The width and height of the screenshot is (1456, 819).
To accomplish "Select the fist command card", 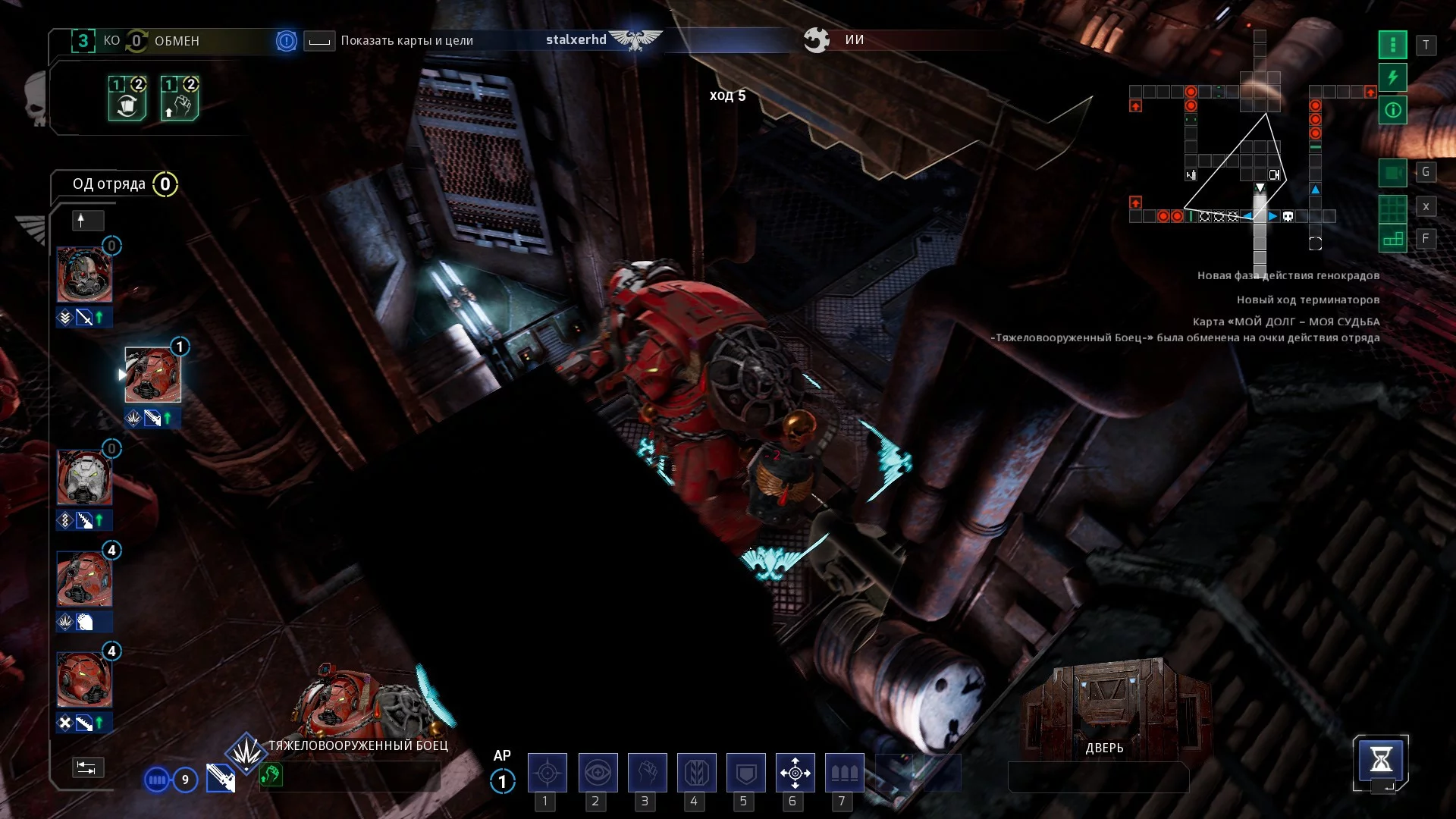I will [x=180, y=99].
